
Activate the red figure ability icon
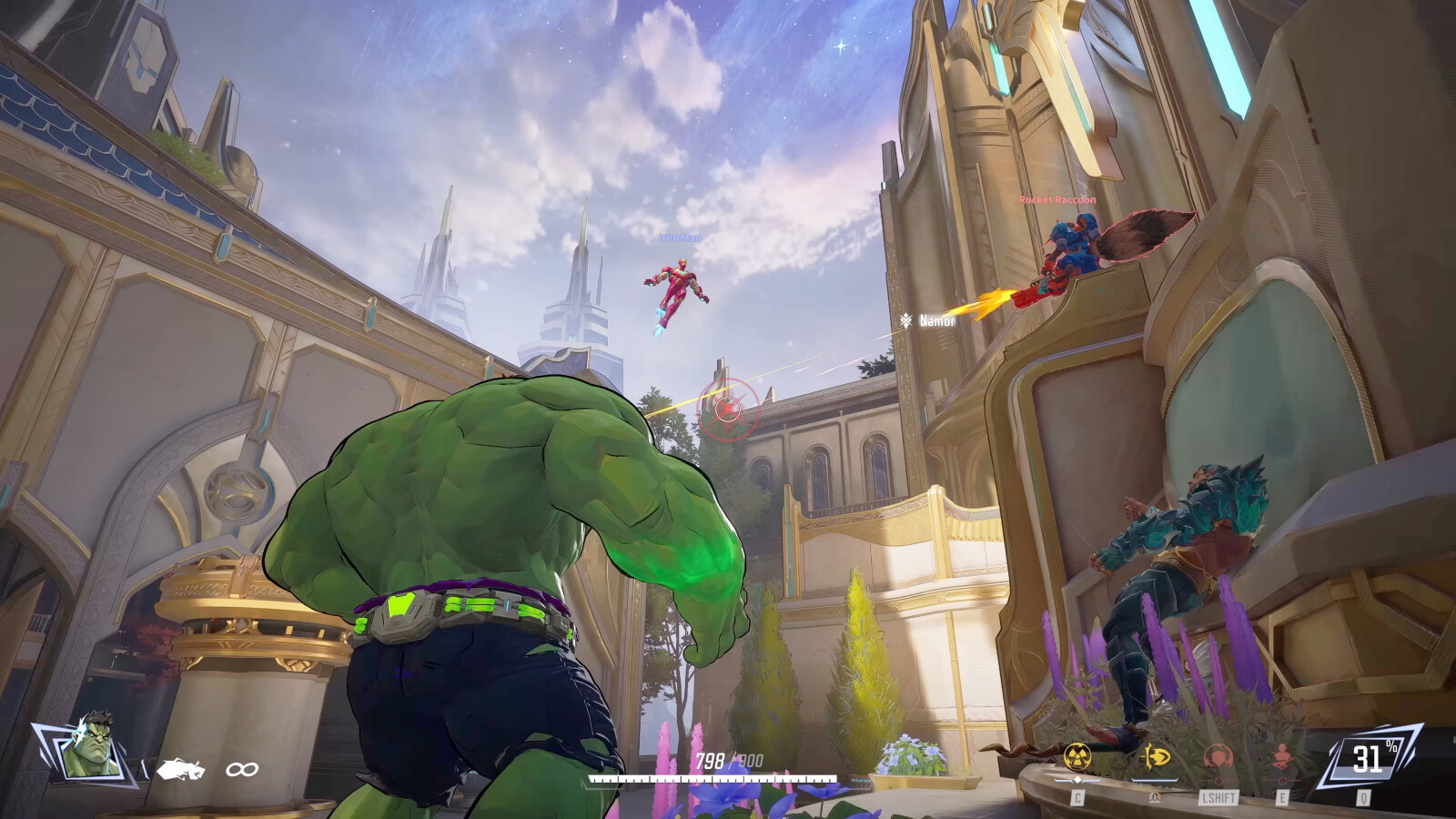pos(1282,757)
